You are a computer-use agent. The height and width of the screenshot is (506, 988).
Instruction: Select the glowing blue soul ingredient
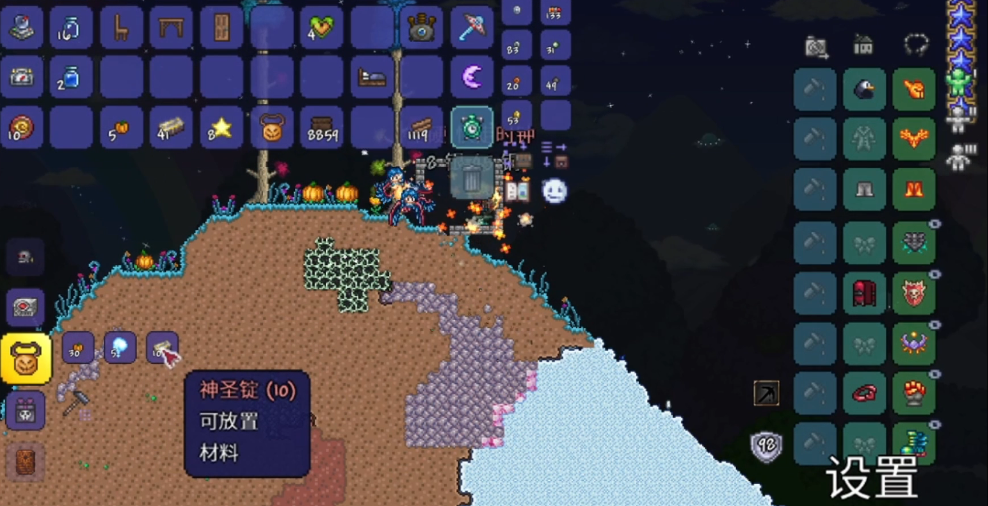120,348
